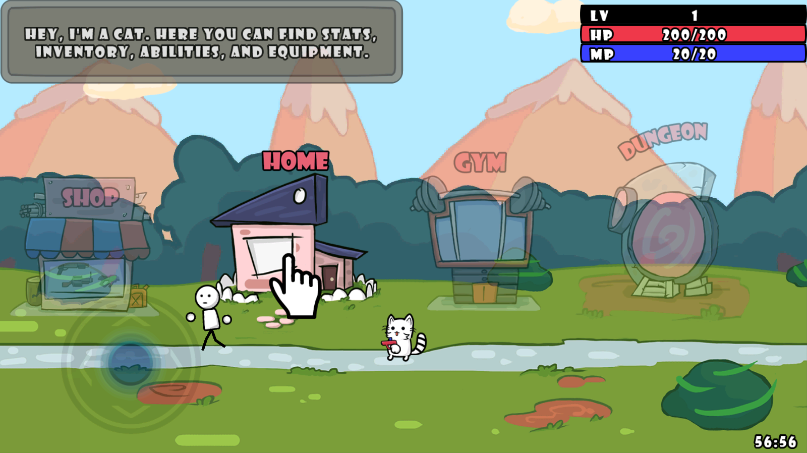Dismiss the cat's tutorial dialogue box
Viewport: 807px width, 453px height.
[201, 42]
